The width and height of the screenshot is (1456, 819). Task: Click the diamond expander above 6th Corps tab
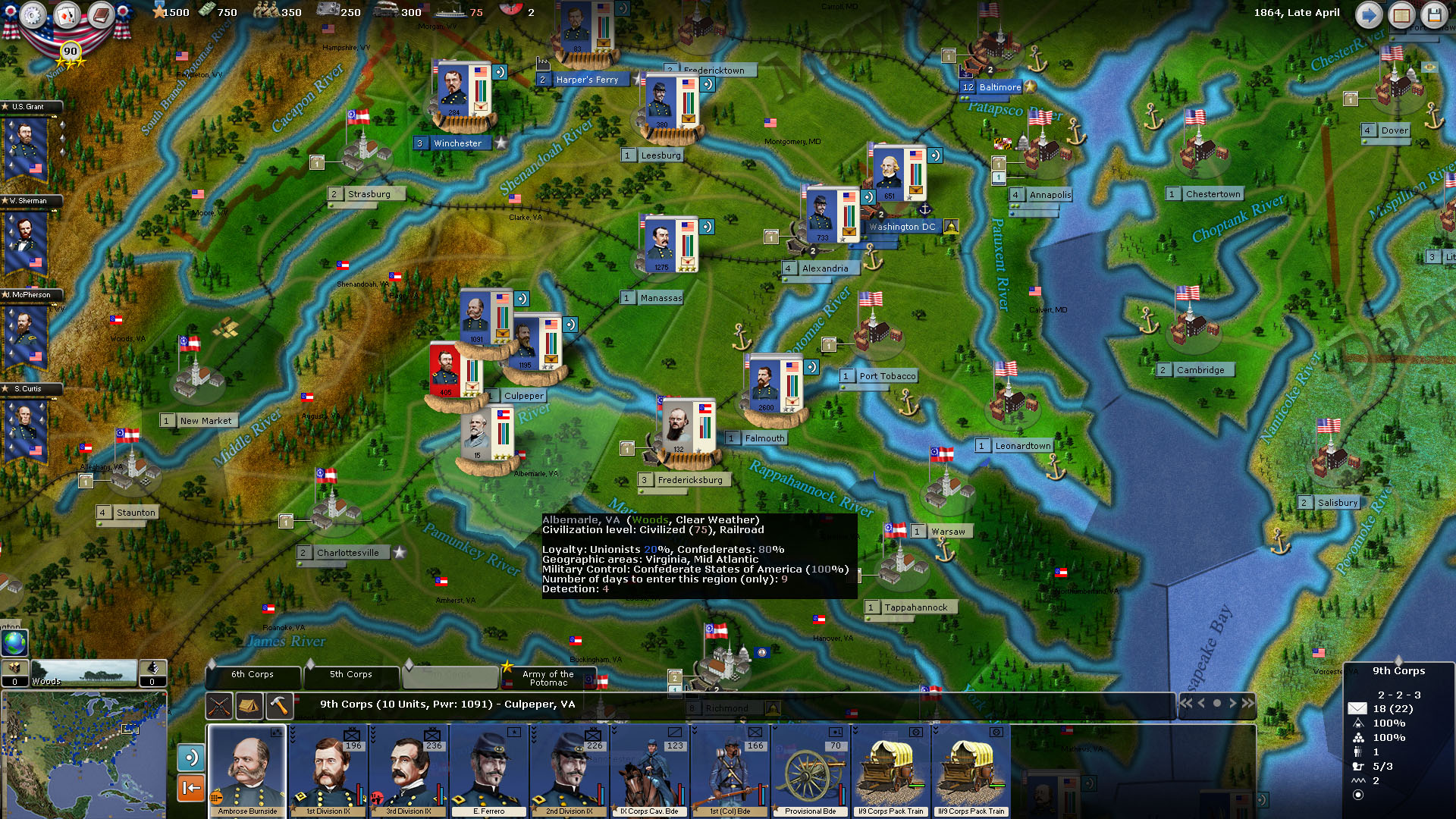212,664
